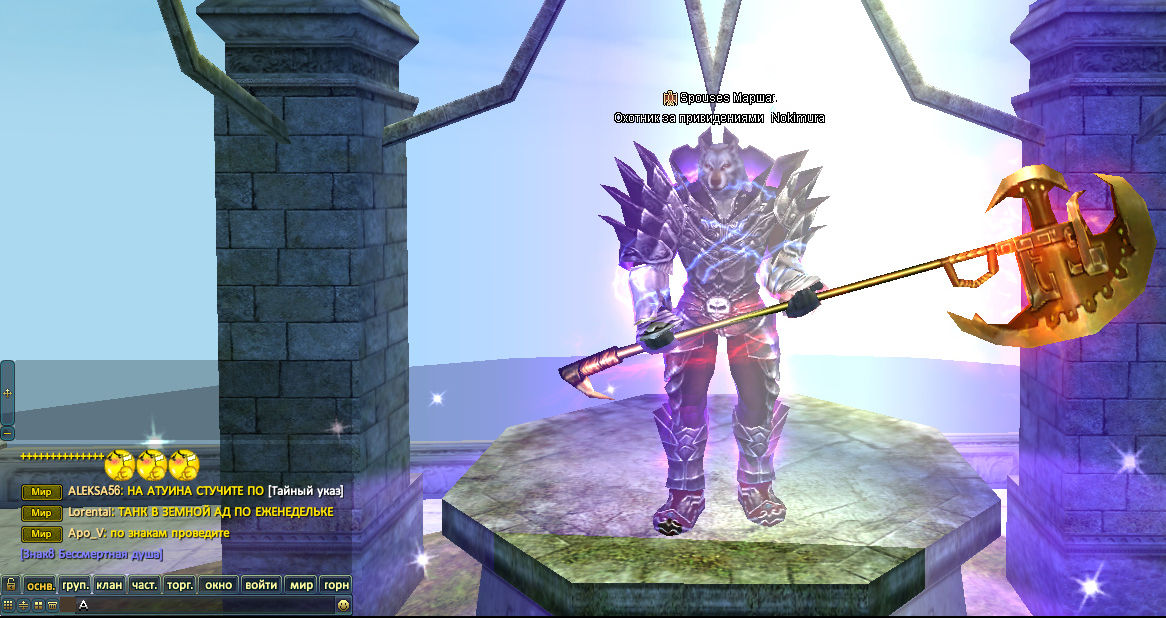The image size is (1166, 618).
Task: Select ALEKSA56's name in world chat
Action: click(93, 491)
